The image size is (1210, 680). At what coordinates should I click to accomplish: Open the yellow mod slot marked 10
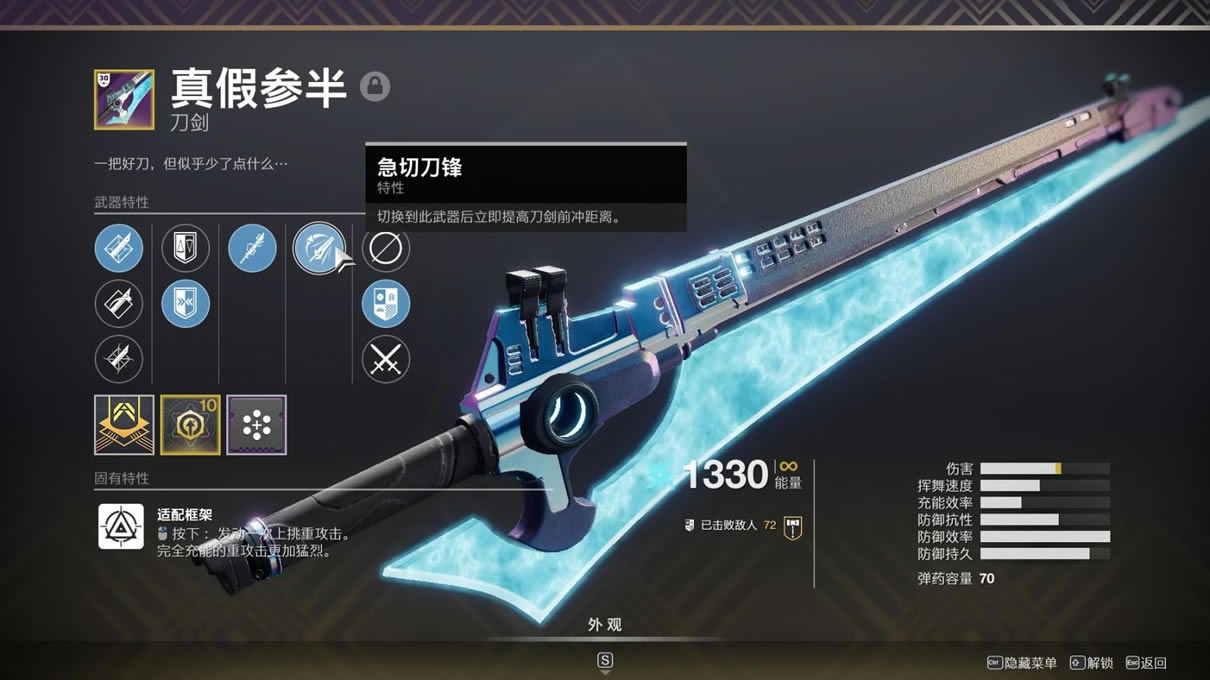[x=190, y=425]
